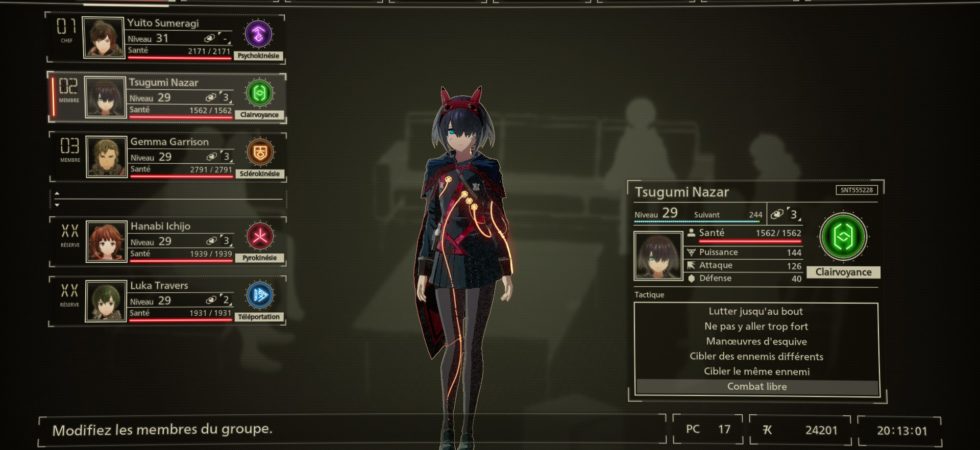Click Luka's blue Téléportation icon

pos(259,295)
